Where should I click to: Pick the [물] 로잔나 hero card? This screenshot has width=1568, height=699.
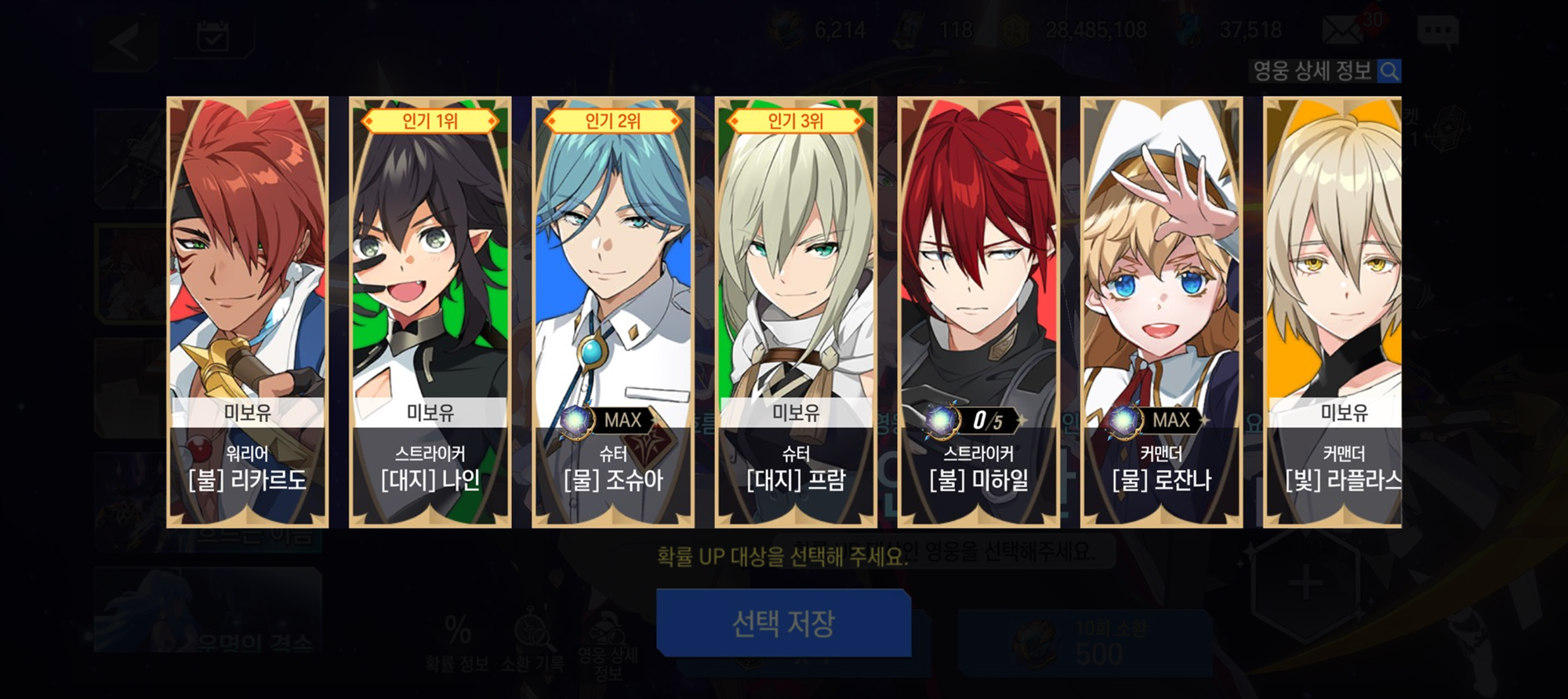1161,311
